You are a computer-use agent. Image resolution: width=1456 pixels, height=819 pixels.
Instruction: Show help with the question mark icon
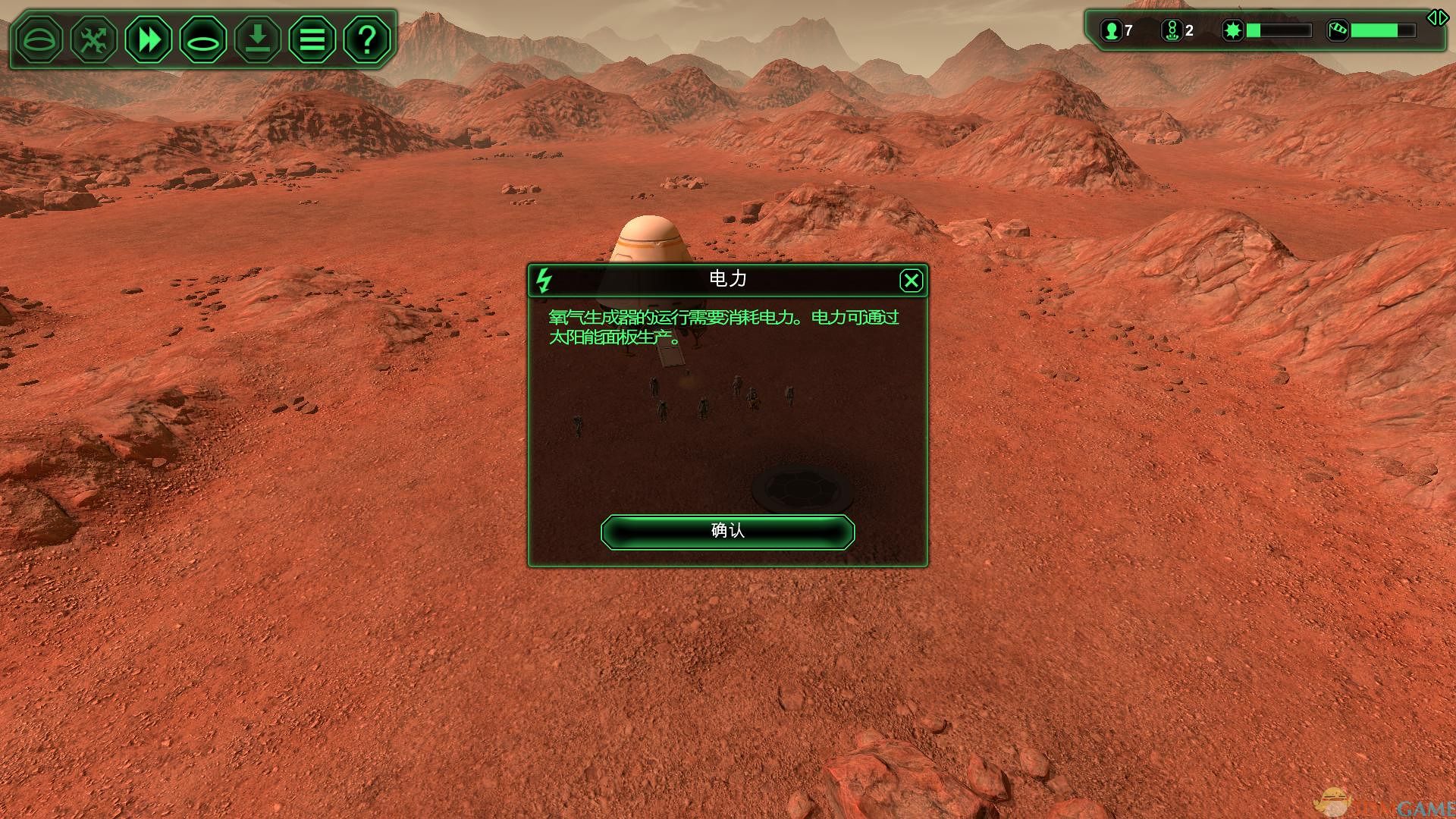coord(367,39)
